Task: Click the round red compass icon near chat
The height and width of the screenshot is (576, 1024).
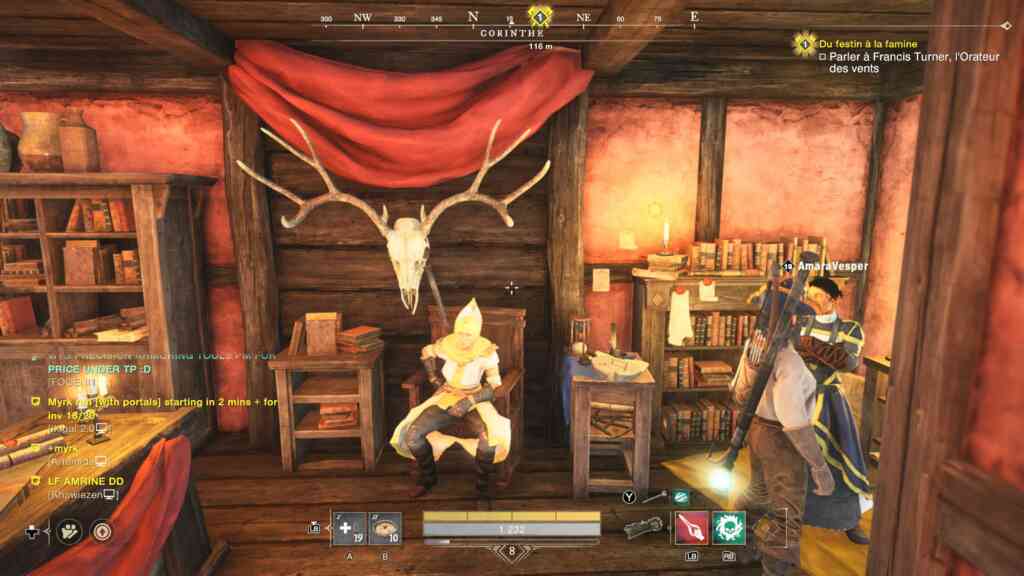Action: click(101, 531)
